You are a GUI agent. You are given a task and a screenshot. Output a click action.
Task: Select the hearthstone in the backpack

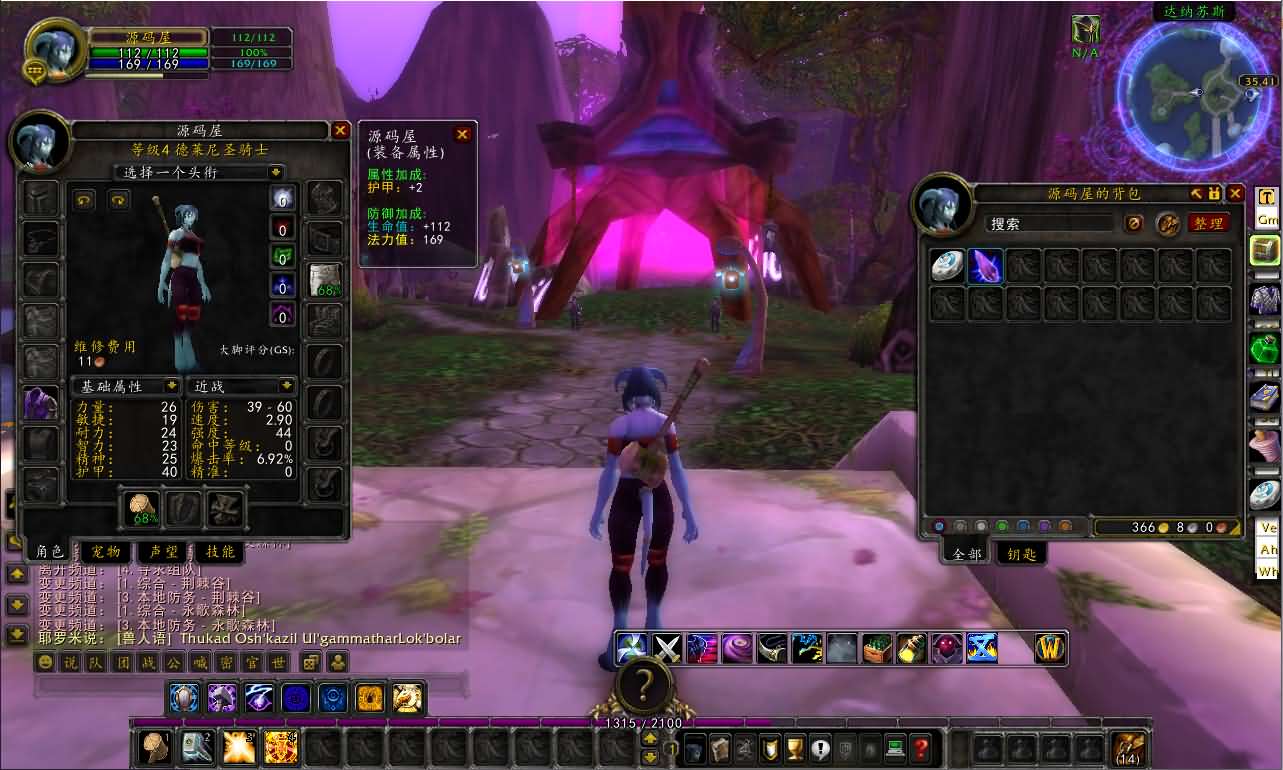coord(948,266)
